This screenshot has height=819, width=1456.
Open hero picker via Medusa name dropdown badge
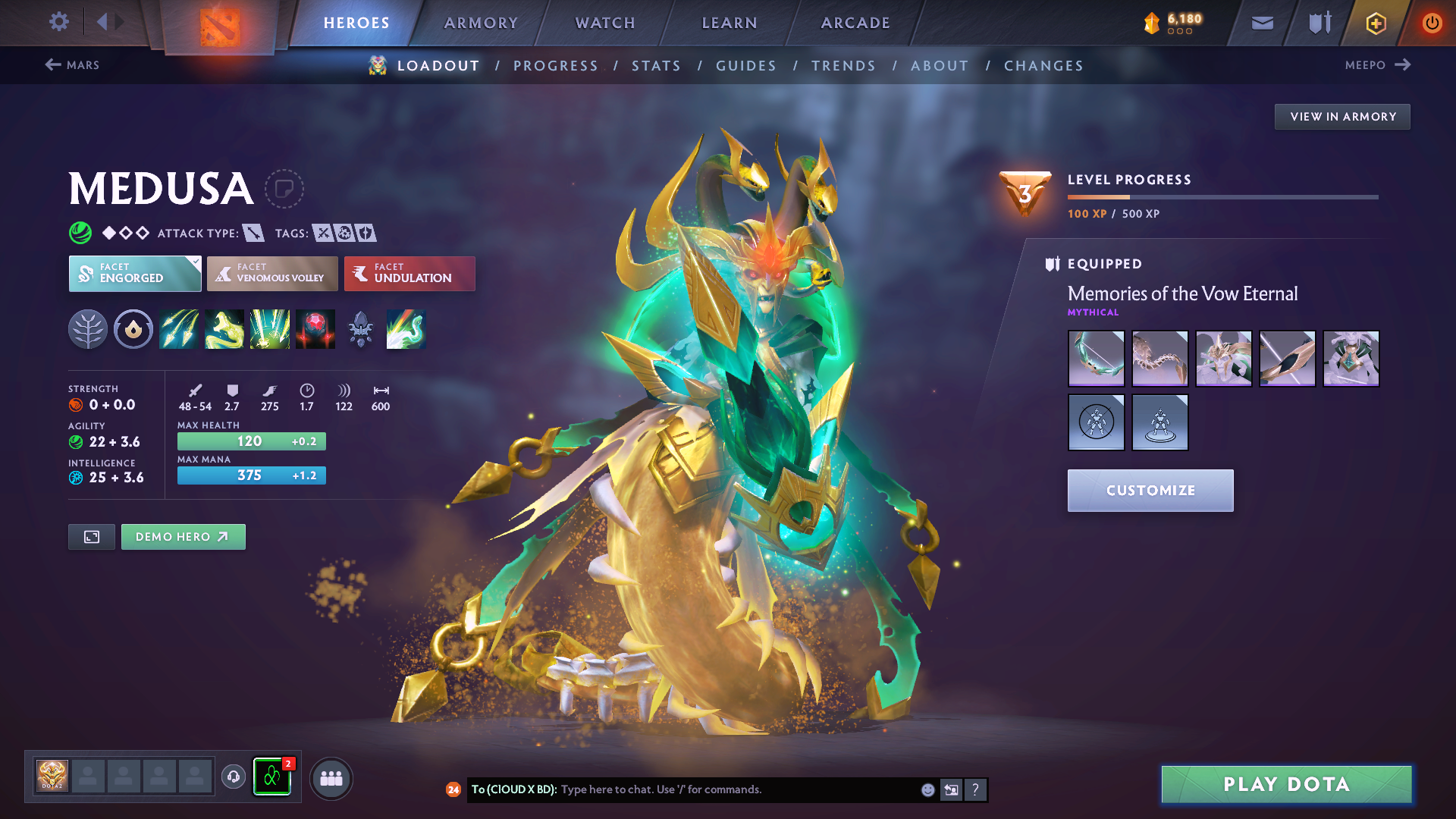coord(284,189)
